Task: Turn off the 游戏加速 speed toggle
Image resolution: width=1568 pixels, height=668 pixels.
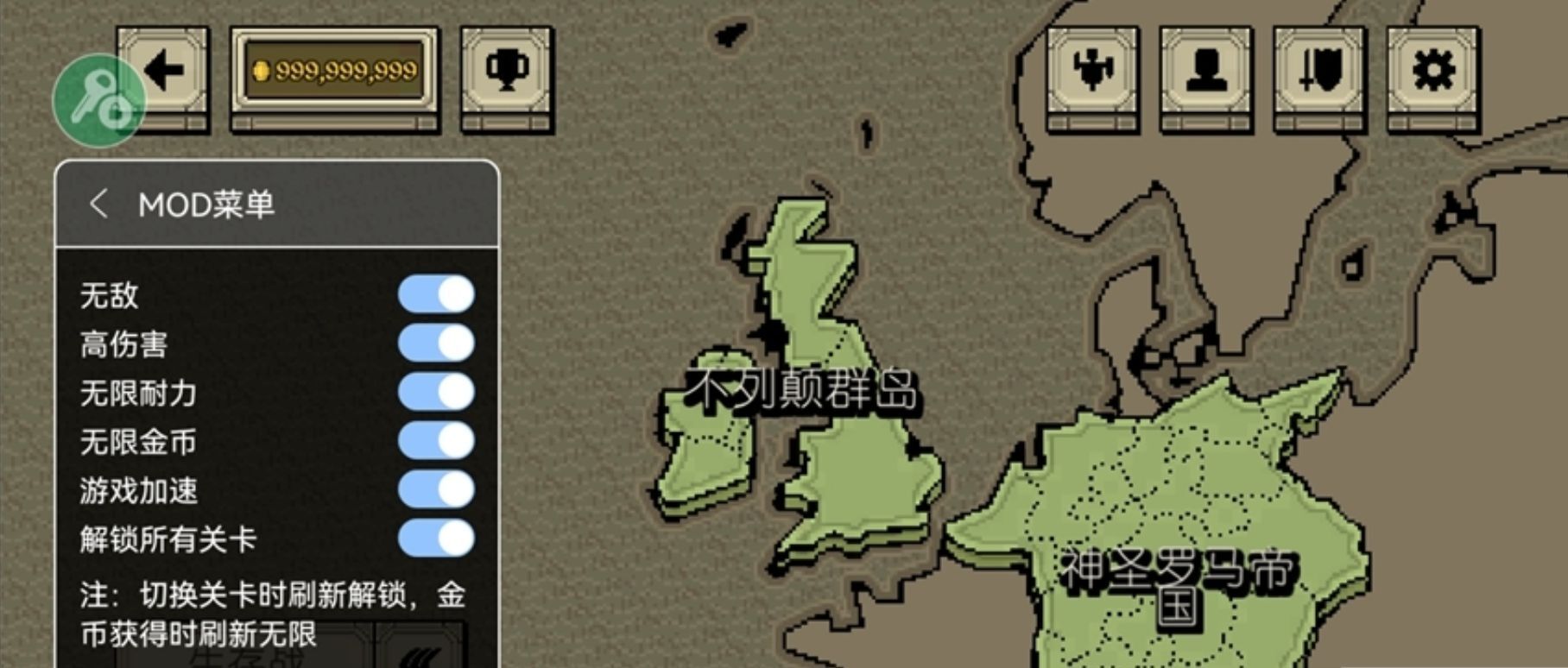Action: click(x=435, y=491)
